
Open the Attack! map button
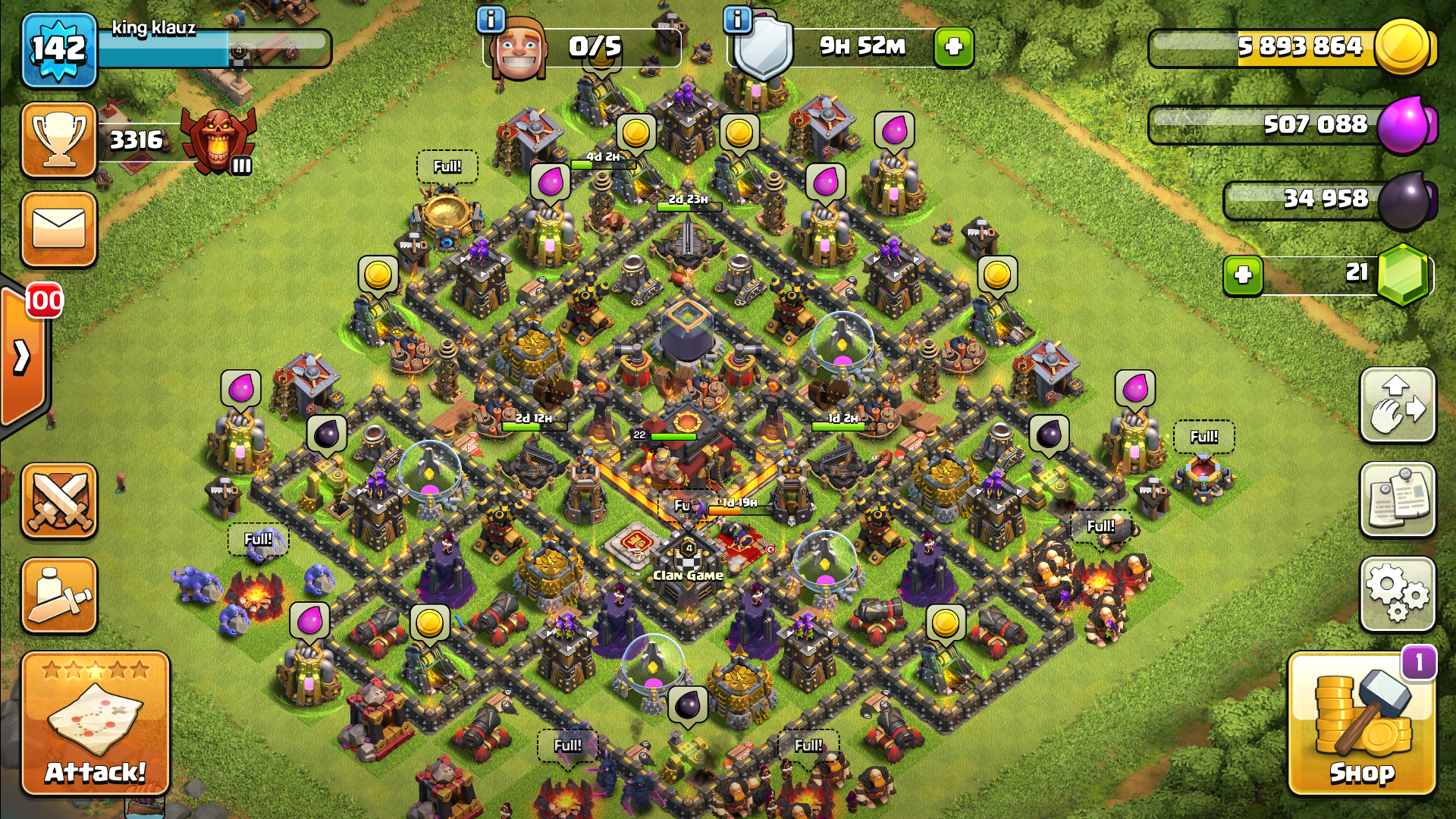96,723
